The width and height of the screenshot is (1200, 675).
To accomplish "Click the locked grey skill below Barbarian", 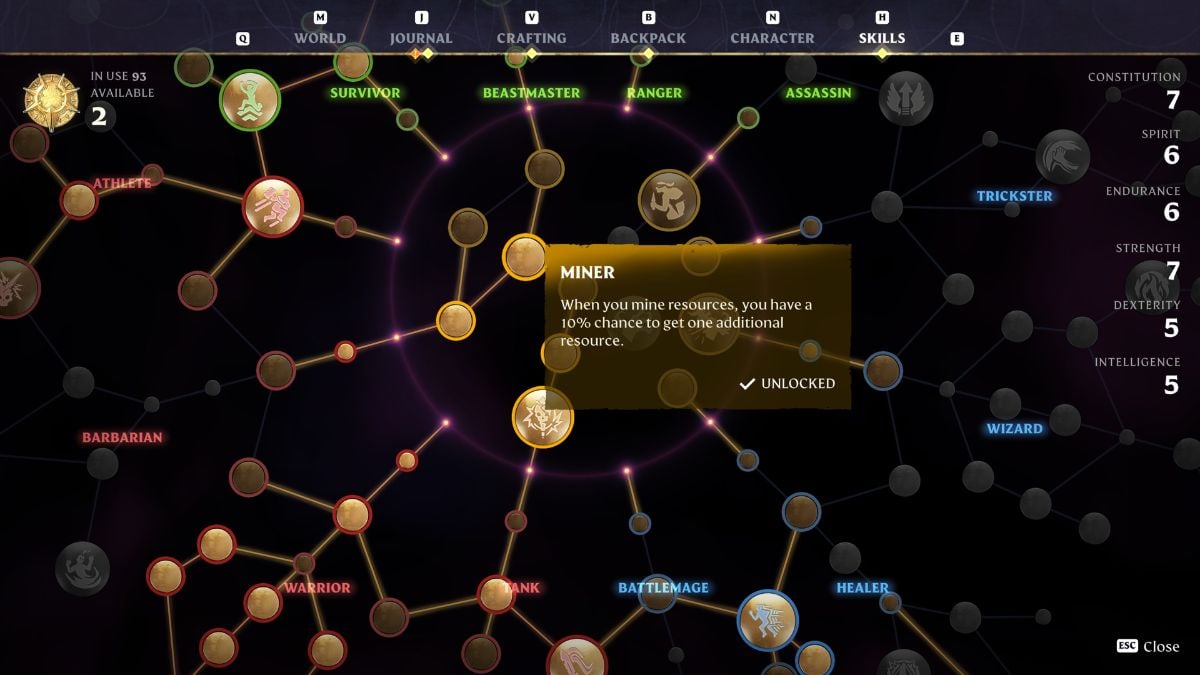I will [84, 568].
